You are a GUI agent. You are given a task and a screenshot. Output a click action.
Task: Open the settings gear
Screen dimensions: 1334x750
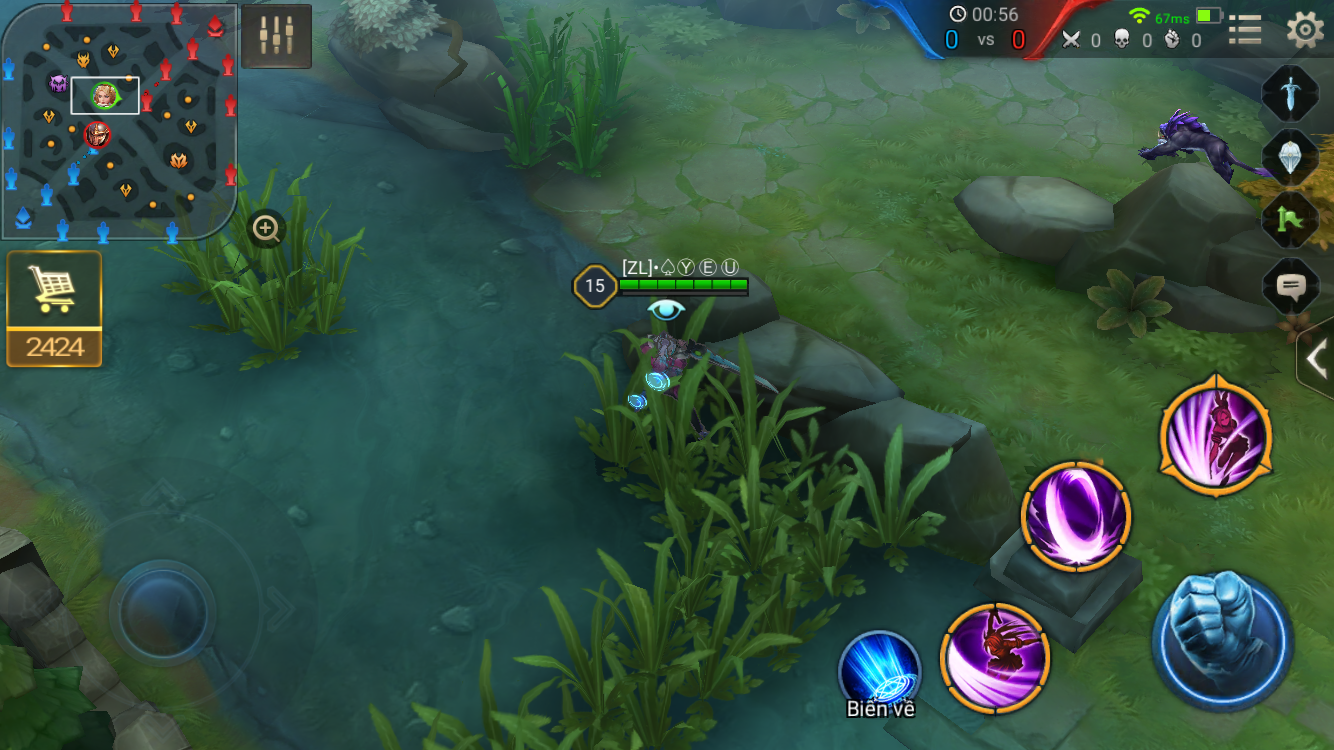point(1305,30)
